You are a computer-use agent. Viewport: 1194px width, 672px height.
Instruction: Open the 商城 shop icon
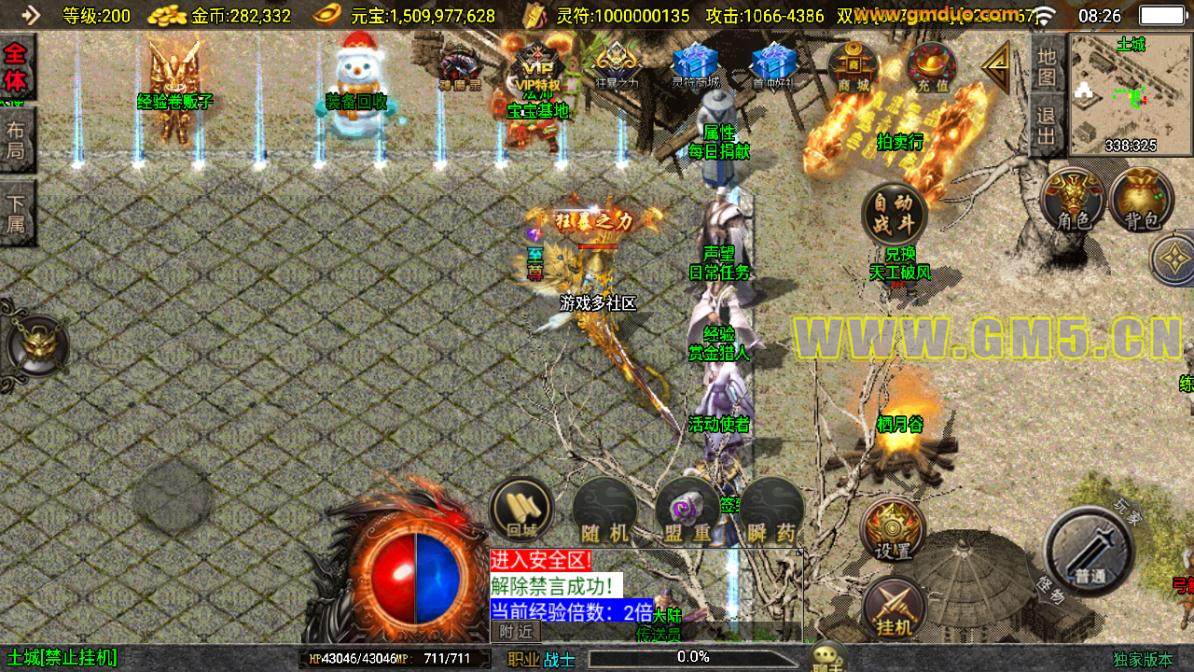coord(853,67)
